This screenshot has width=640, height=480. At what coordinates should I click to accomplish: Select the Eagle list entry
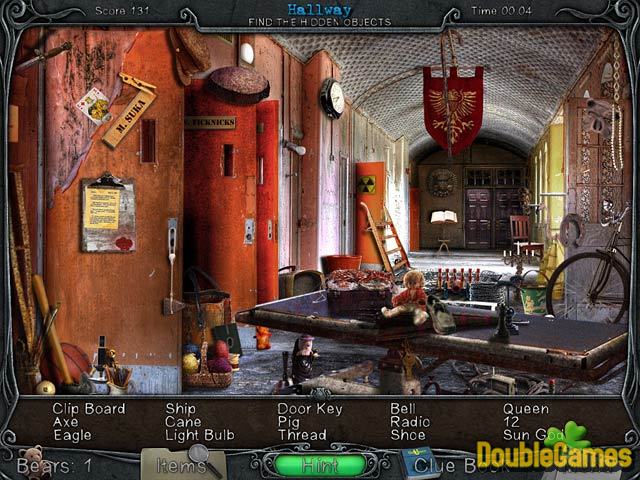[73, 435]
